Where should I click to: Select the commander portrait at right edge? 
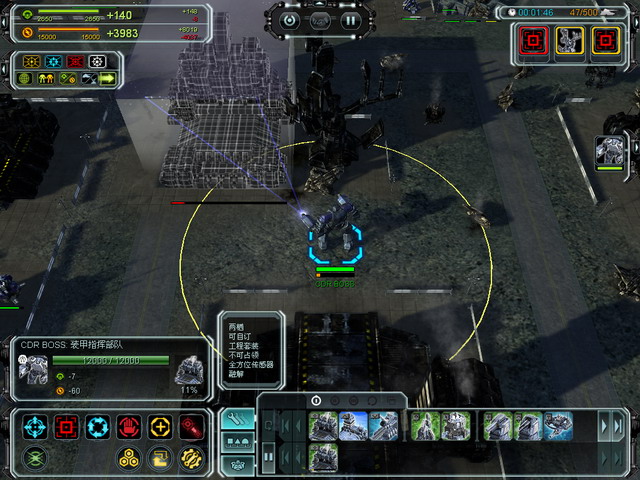pos(609,151)
